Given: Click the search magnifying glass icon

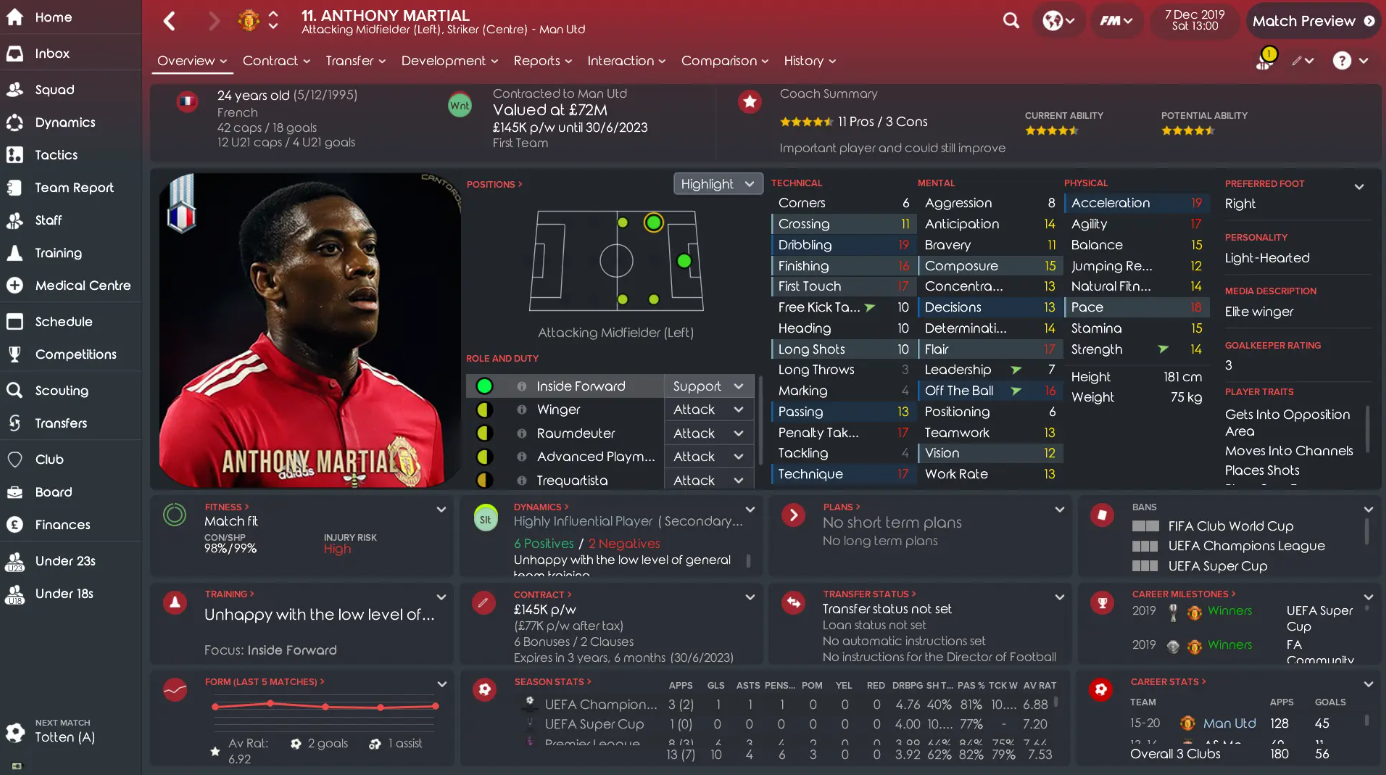Looking at the screenshot, I should [x=1011, y=20].
